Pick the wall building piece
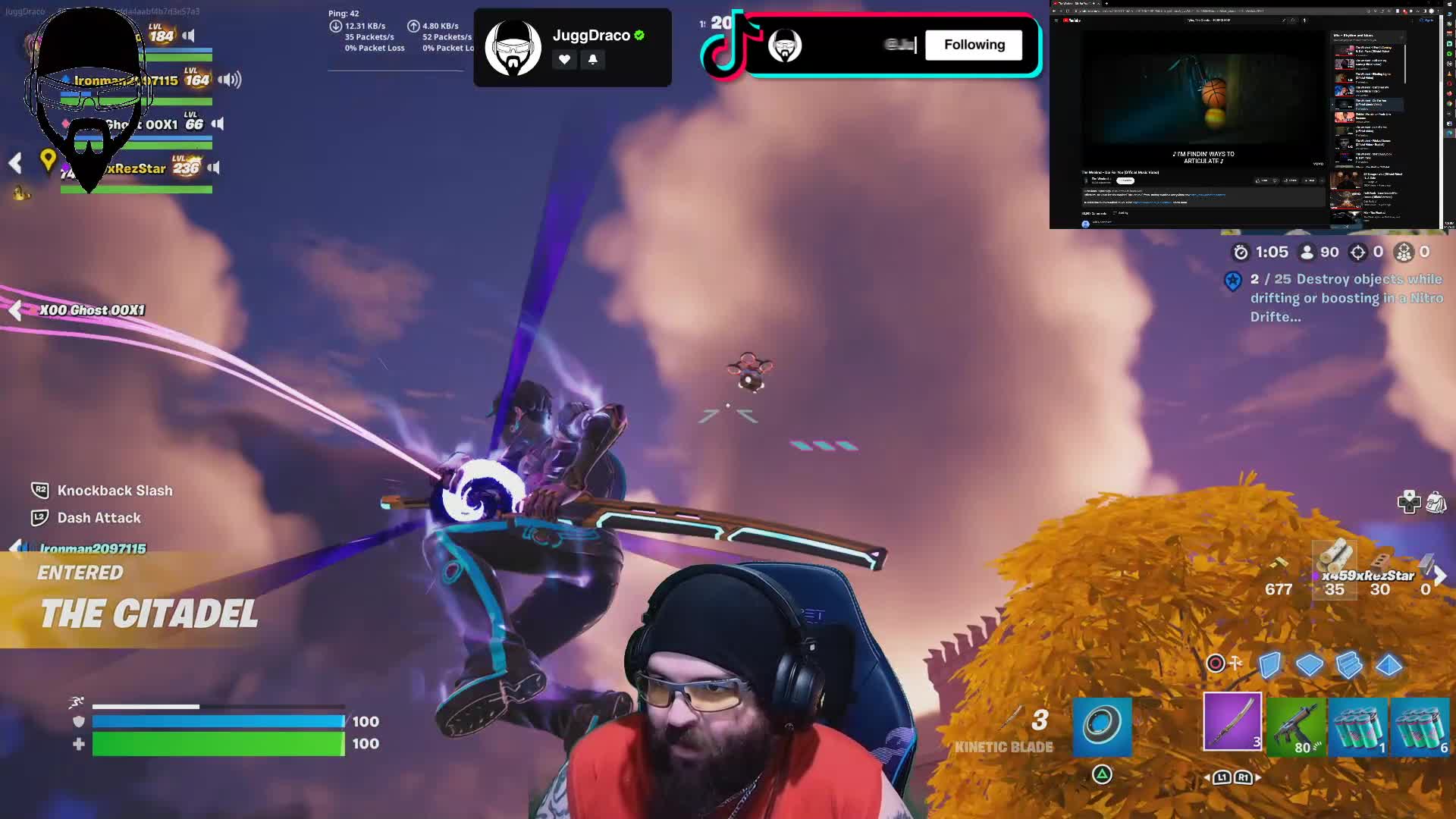The image size is (1456, 819). click(1269, 665)
